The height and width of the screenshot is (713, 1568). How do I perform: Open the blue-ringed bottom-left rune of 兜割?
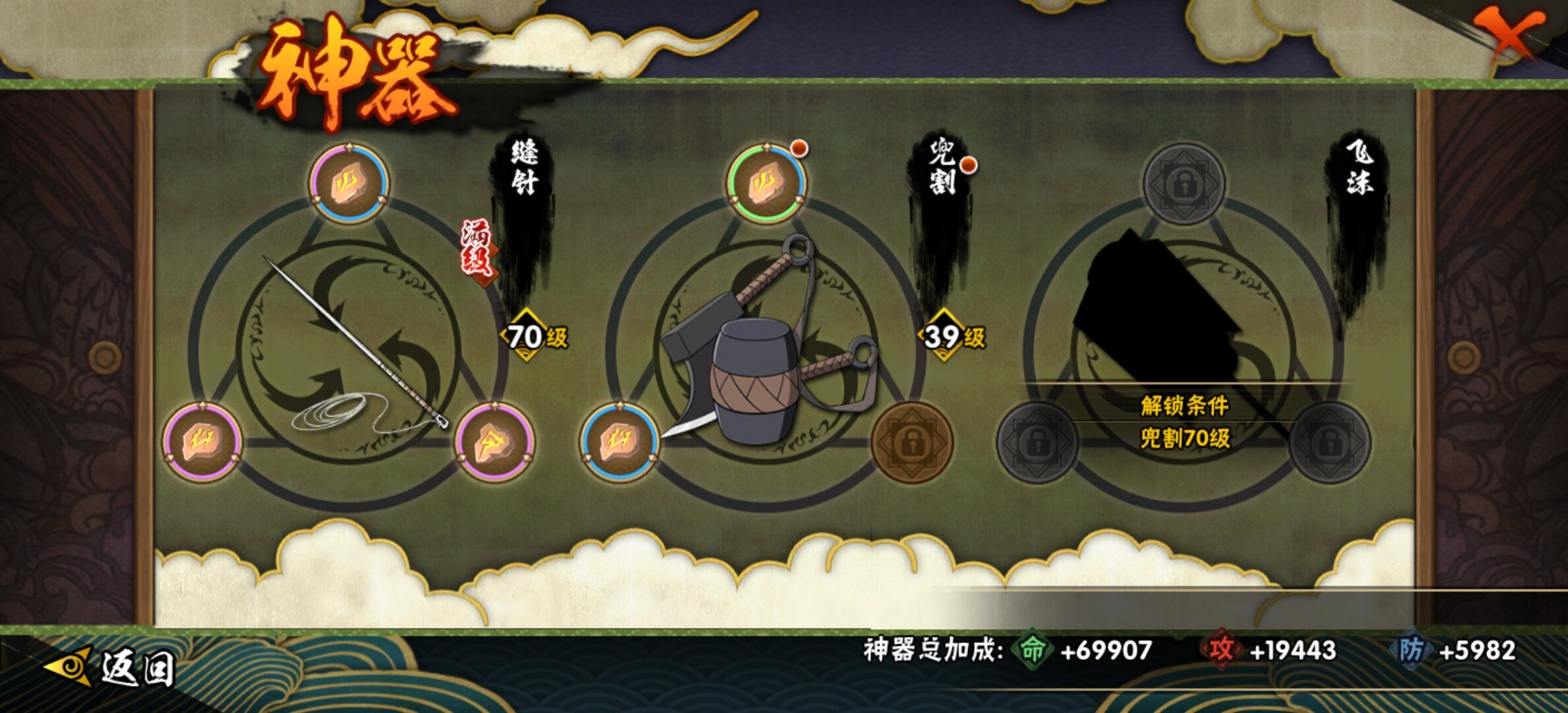point(620,442)
